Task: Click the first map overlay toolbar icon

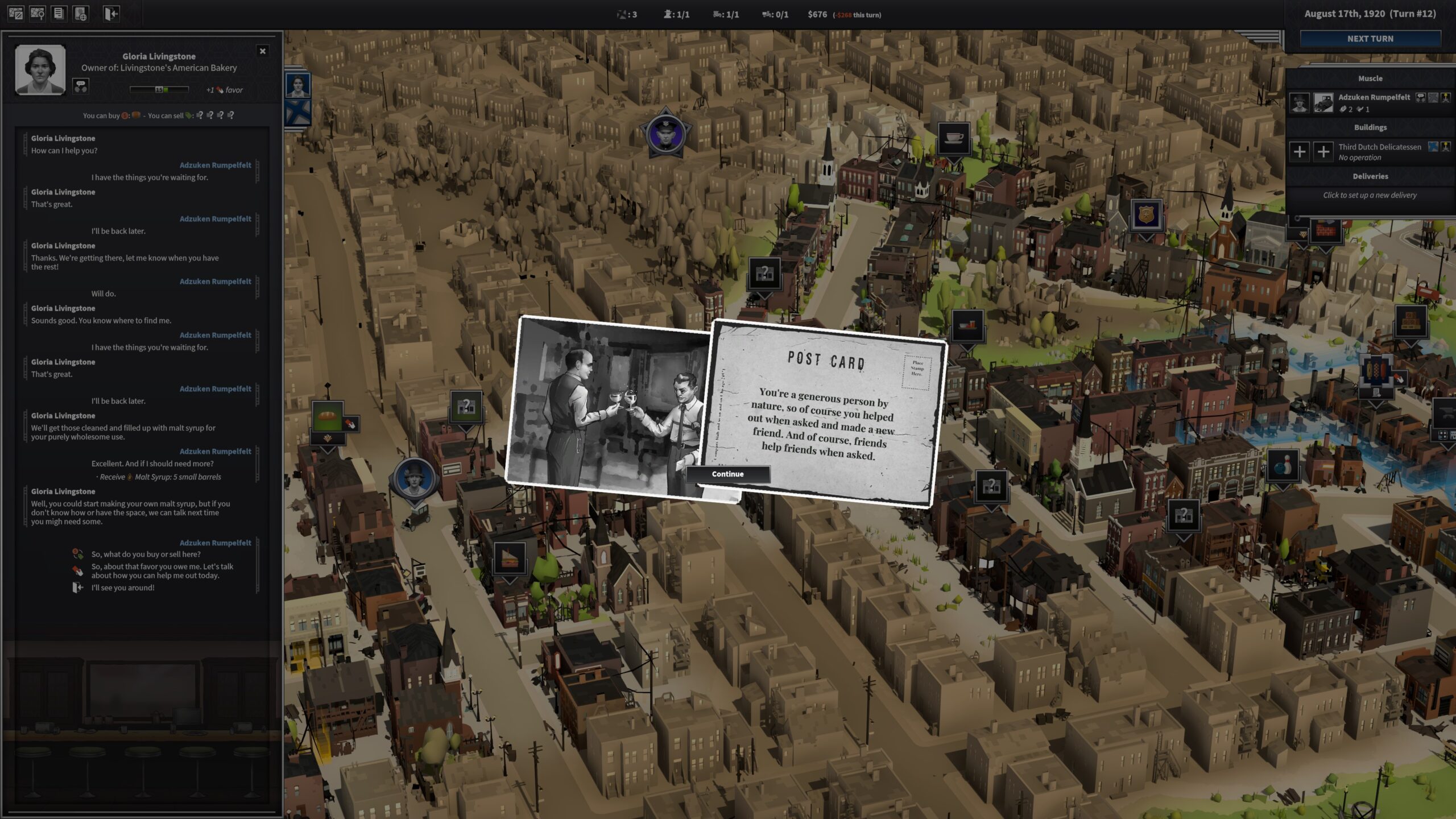Action: point(16,14)
